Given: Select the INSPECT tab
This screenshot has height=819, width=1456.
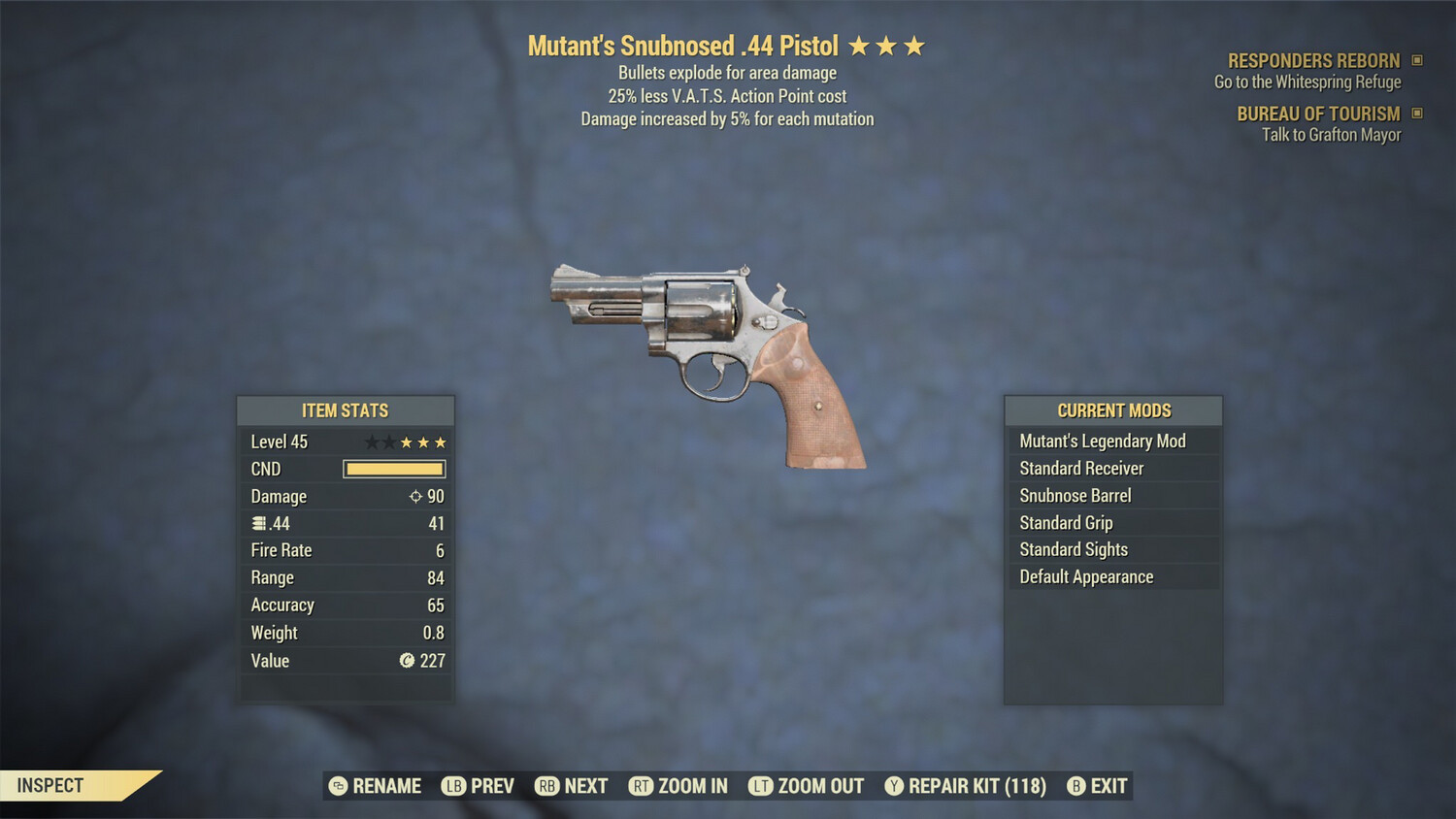Looking at the screenshot, I should click(49, 785).
